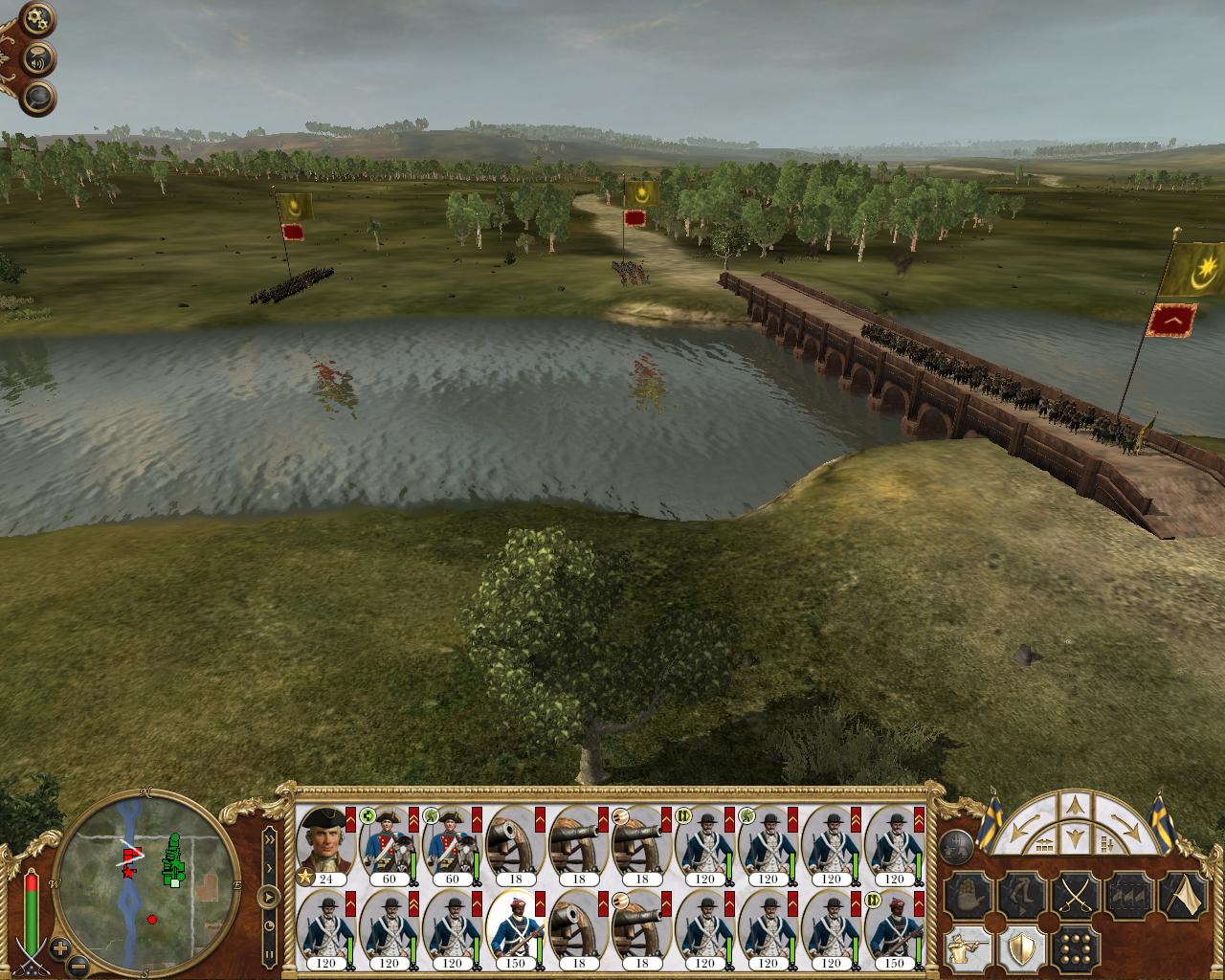
Task: Pause the battle
Action: (x=270, y=954)
